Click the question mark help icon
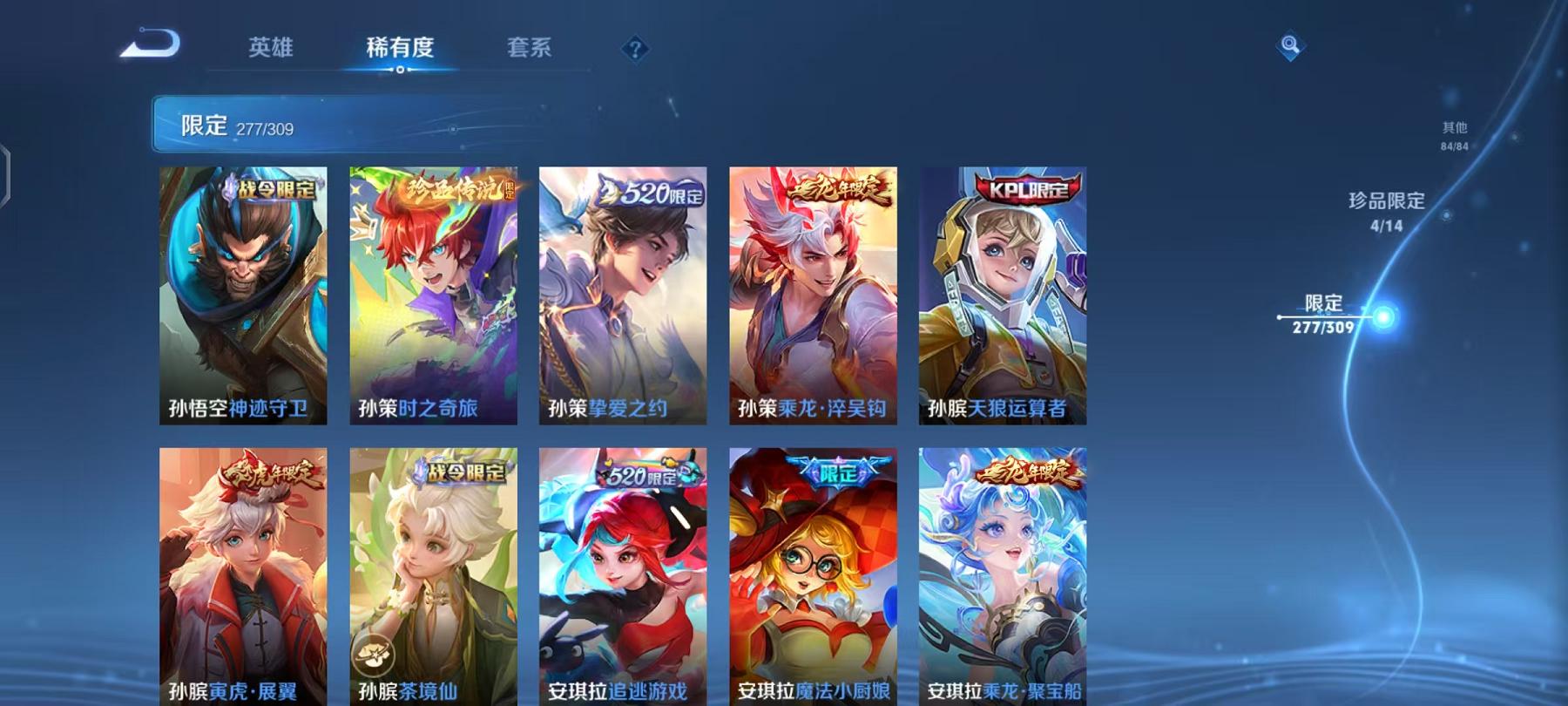1568x706 pixels. 637,48
